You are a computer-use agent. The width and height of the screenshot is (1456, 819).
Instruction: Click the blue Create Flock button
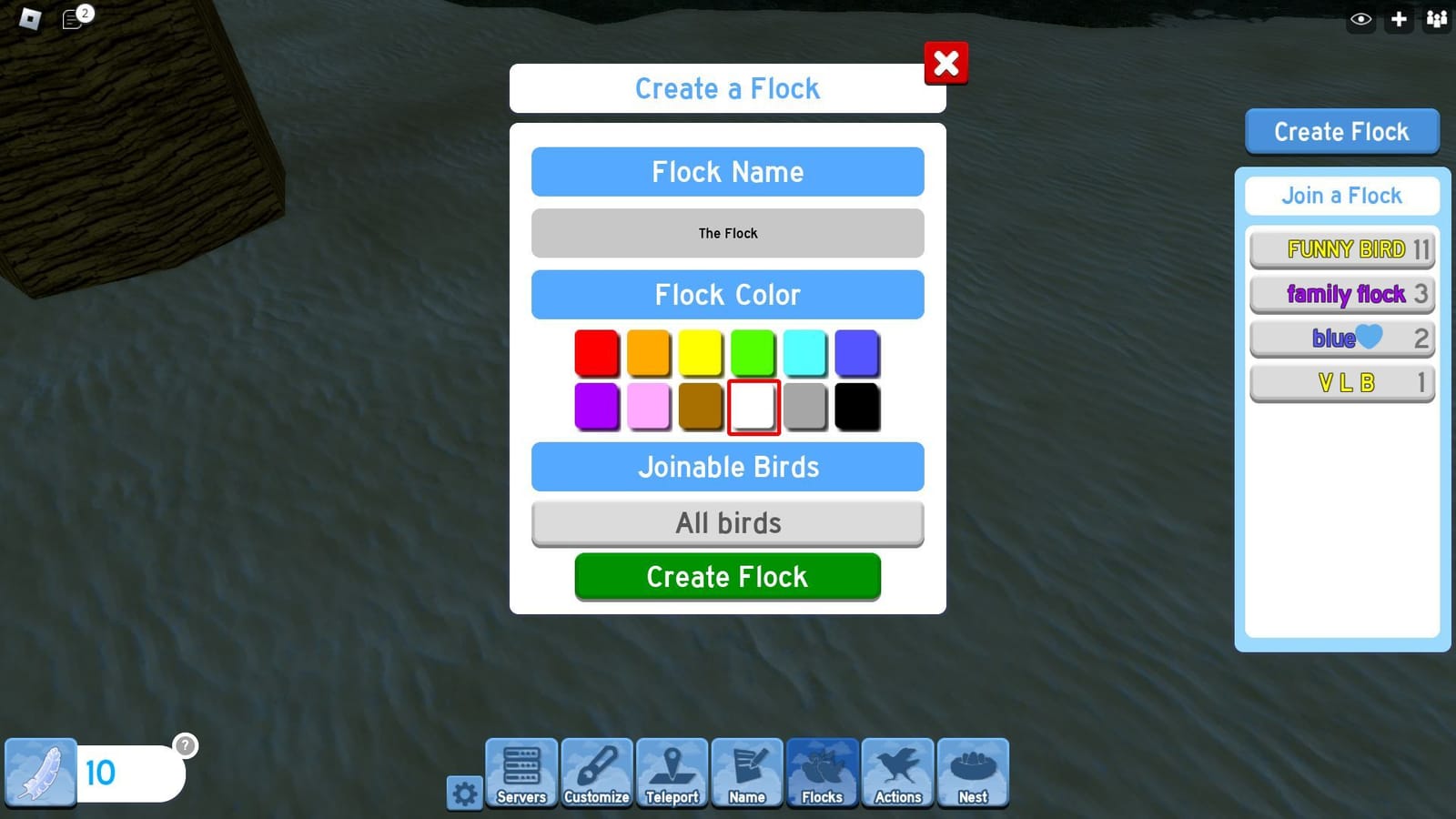(x=1341, y=131)
